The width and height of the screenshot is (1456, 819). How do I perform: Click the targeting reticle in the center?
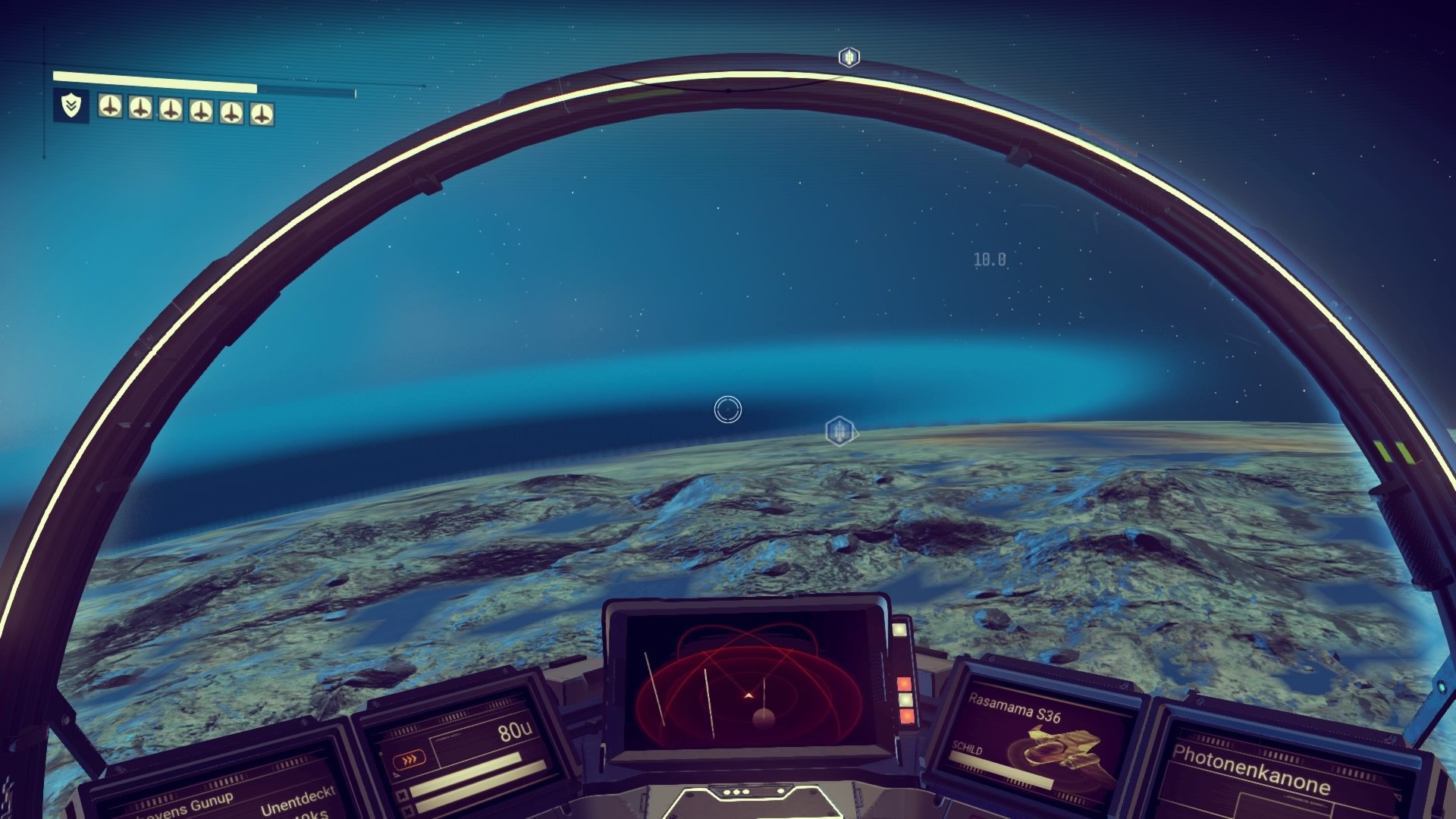726,408
